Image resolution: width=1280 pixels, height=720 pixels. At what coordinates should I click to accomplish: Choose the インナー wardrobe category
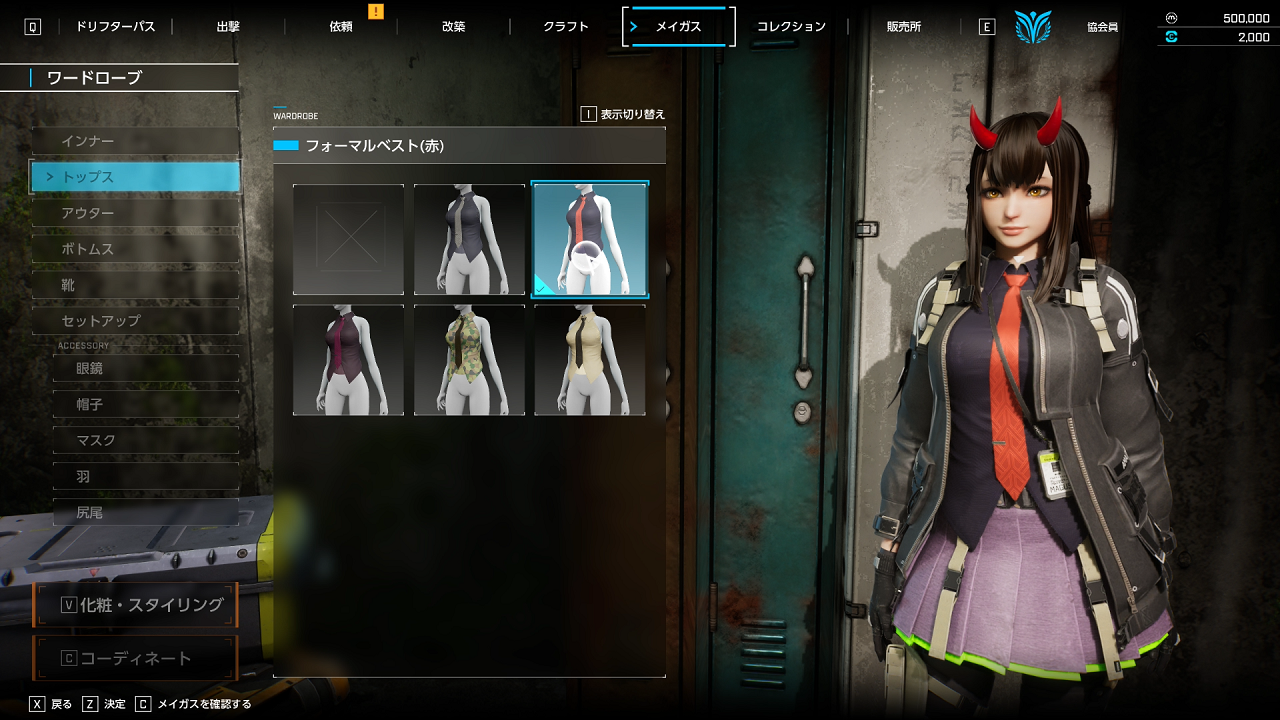135,141
